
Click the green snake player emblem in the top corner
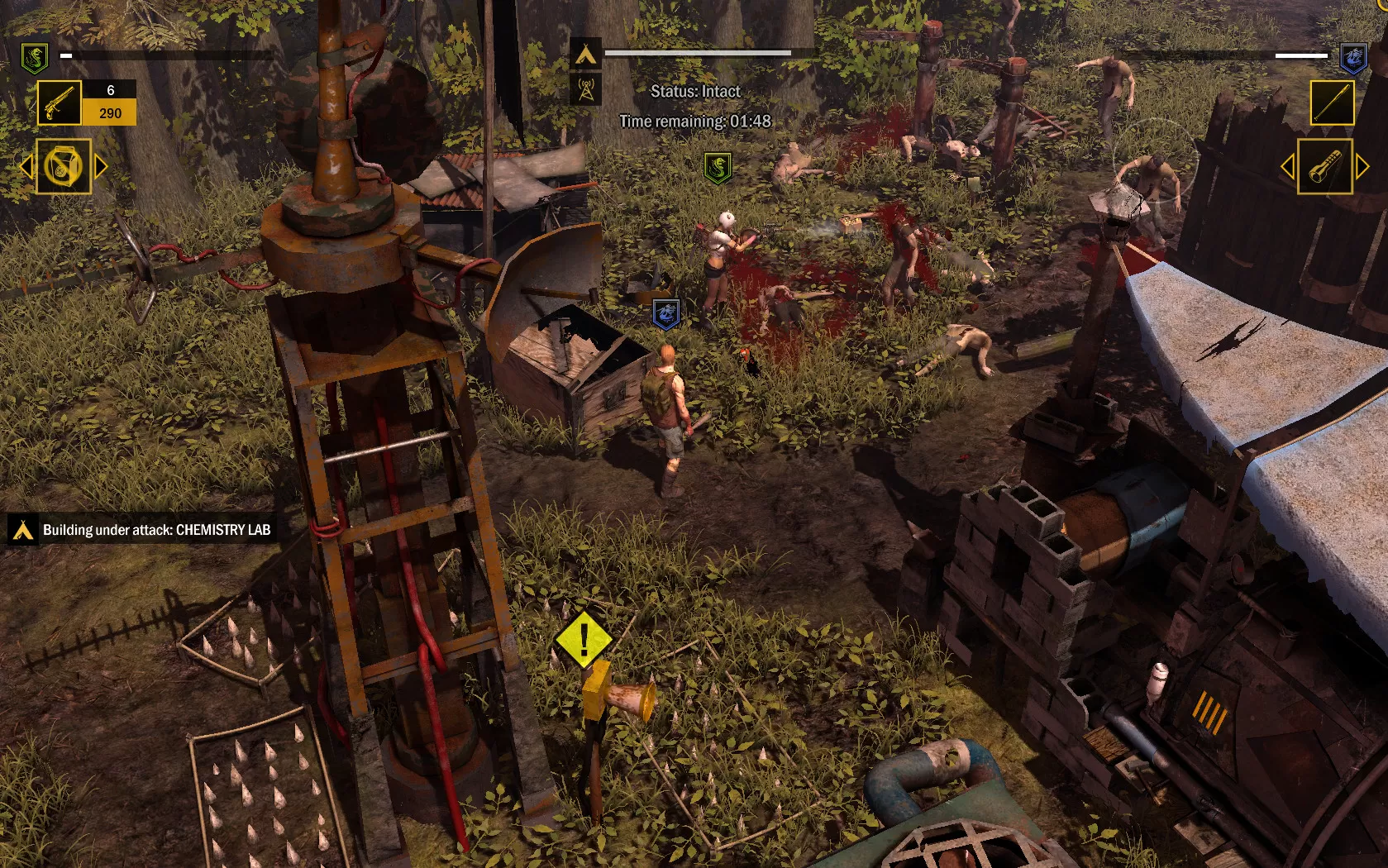(x=34, y=57)
